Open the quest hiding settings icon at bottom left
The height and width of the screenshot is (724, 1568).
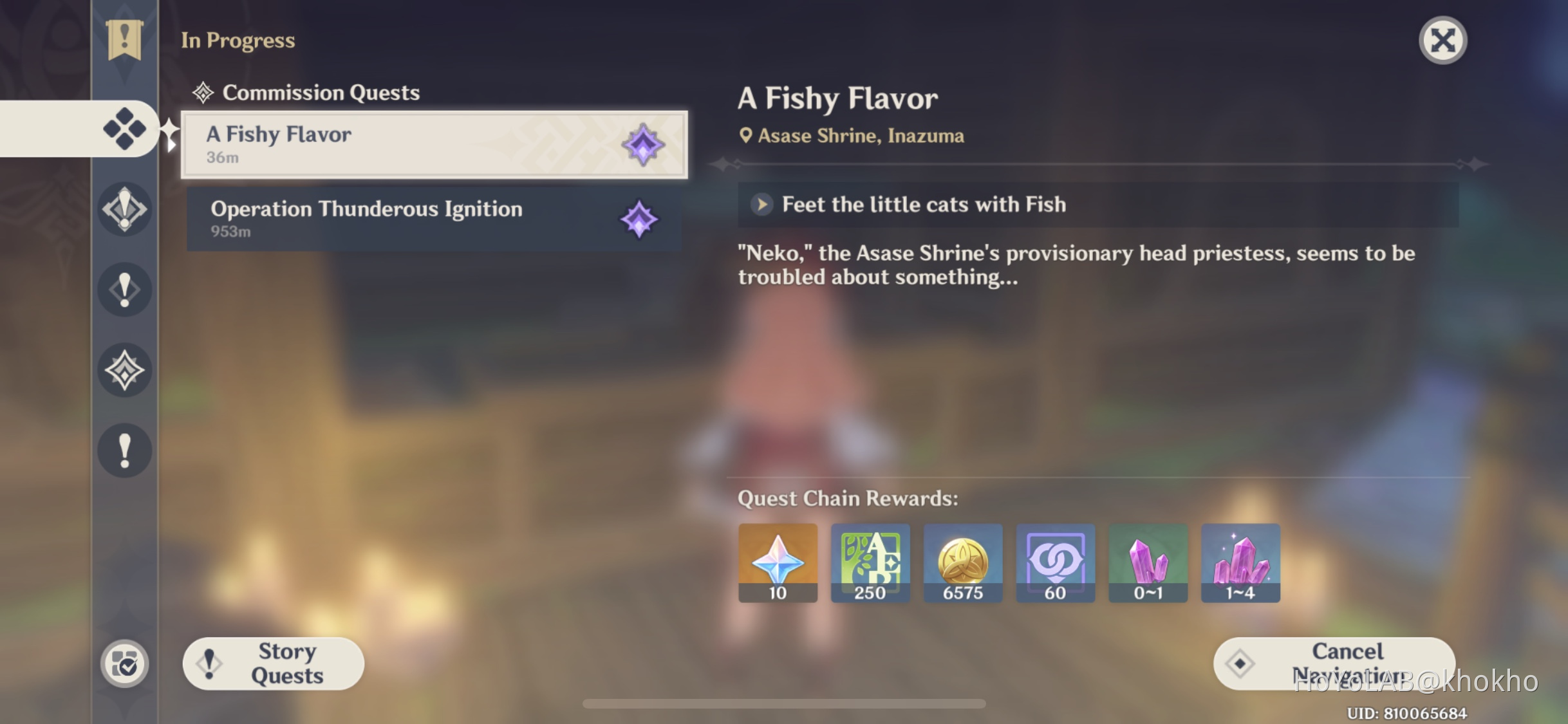tap(126, 664)
